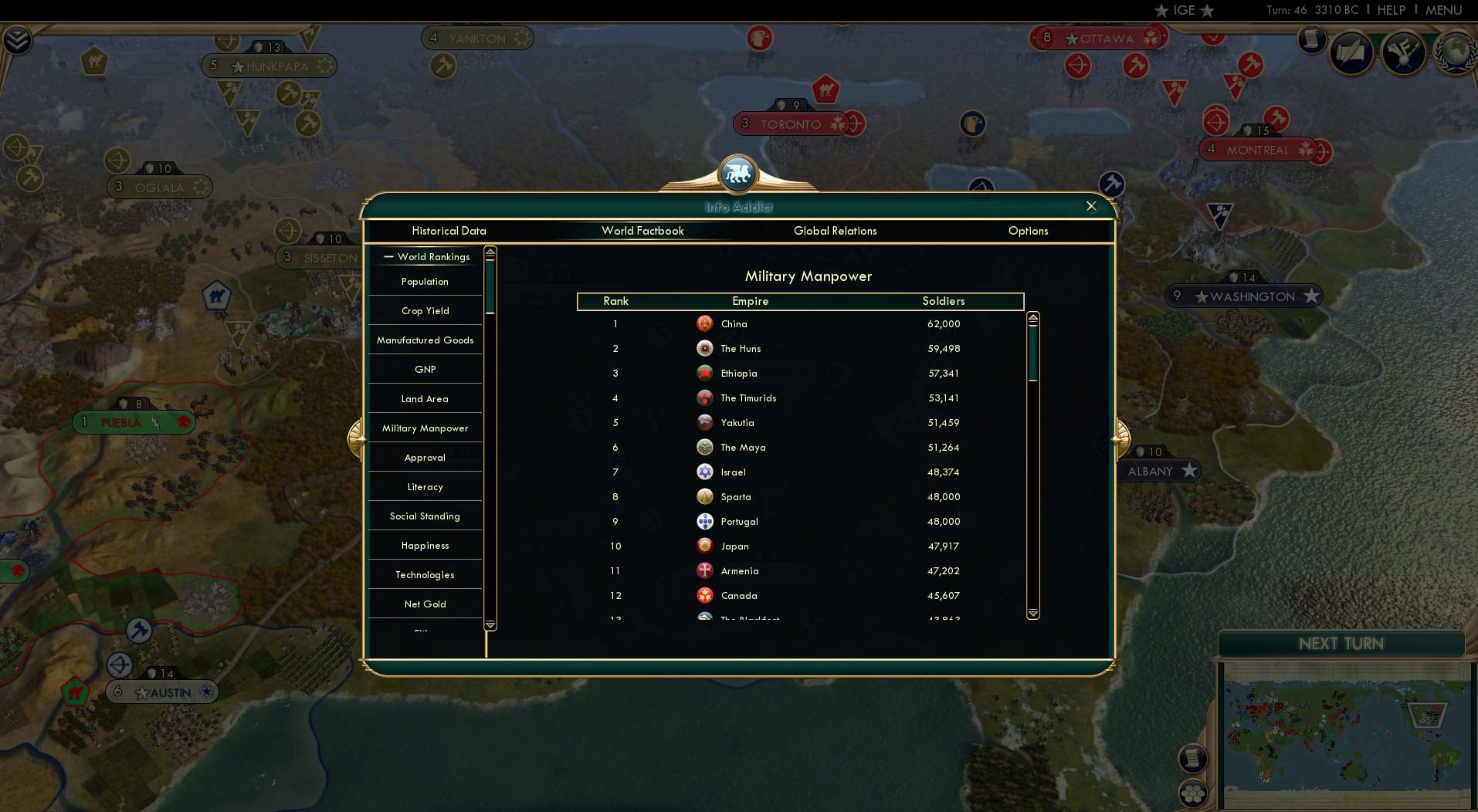Screen dimensions: 1478x812
Task: Click Israel's Star of David emblem
Action: pos(705,472)
